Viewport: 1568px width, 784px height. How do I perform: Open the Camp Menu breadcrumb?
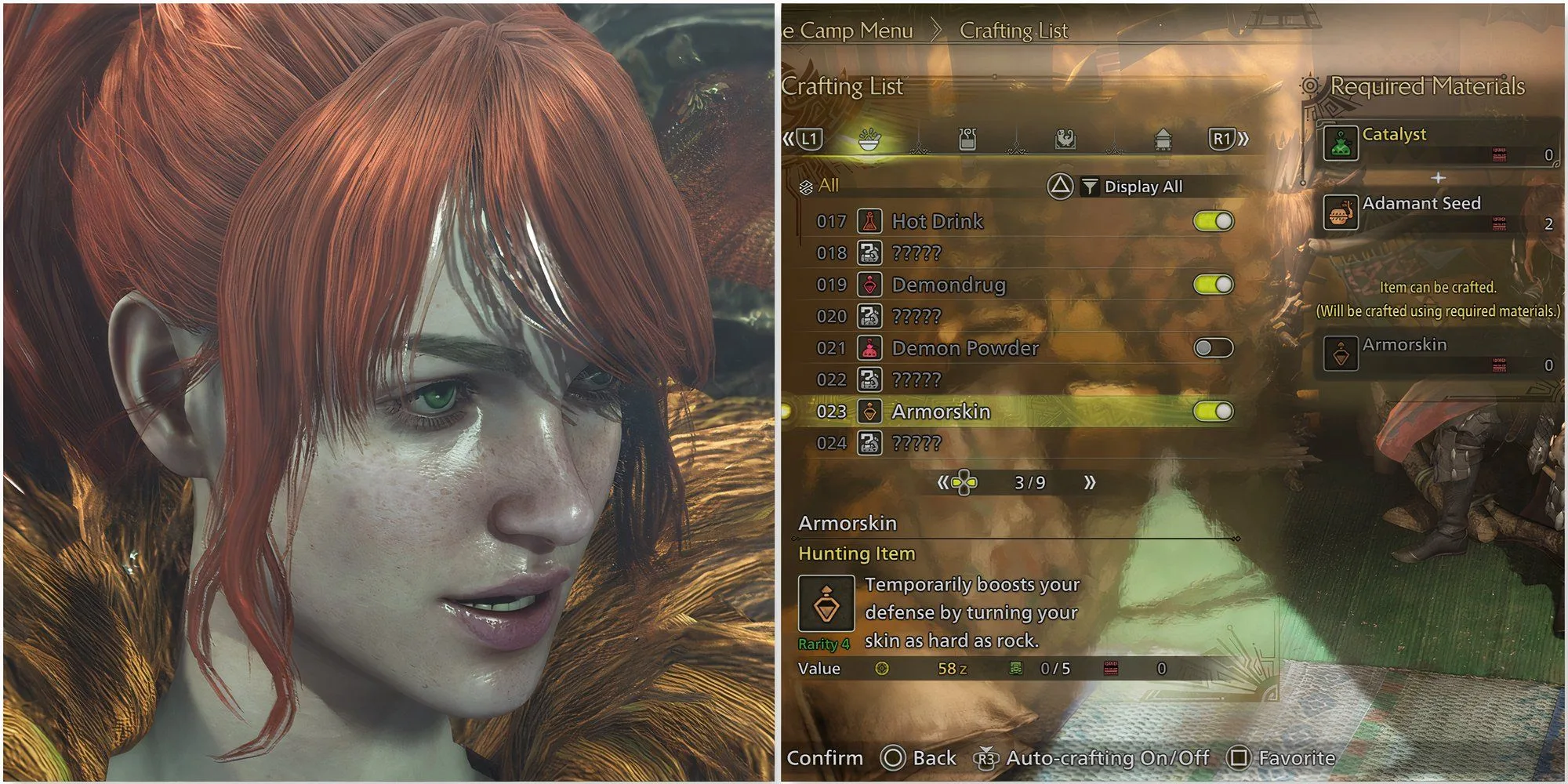(x=851, y=31)
